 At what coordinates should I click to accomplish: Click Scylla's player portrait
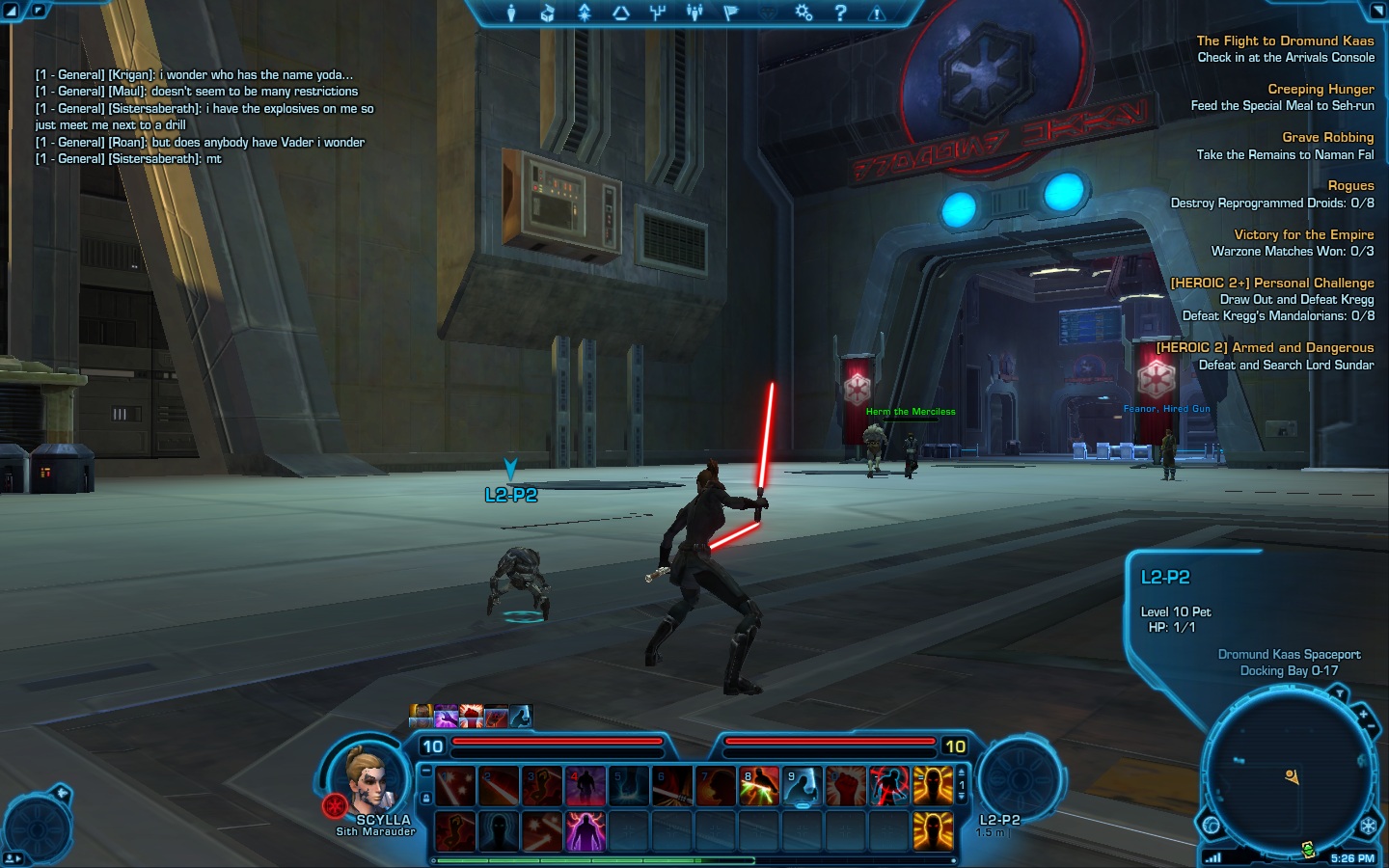tap(368, 781)
